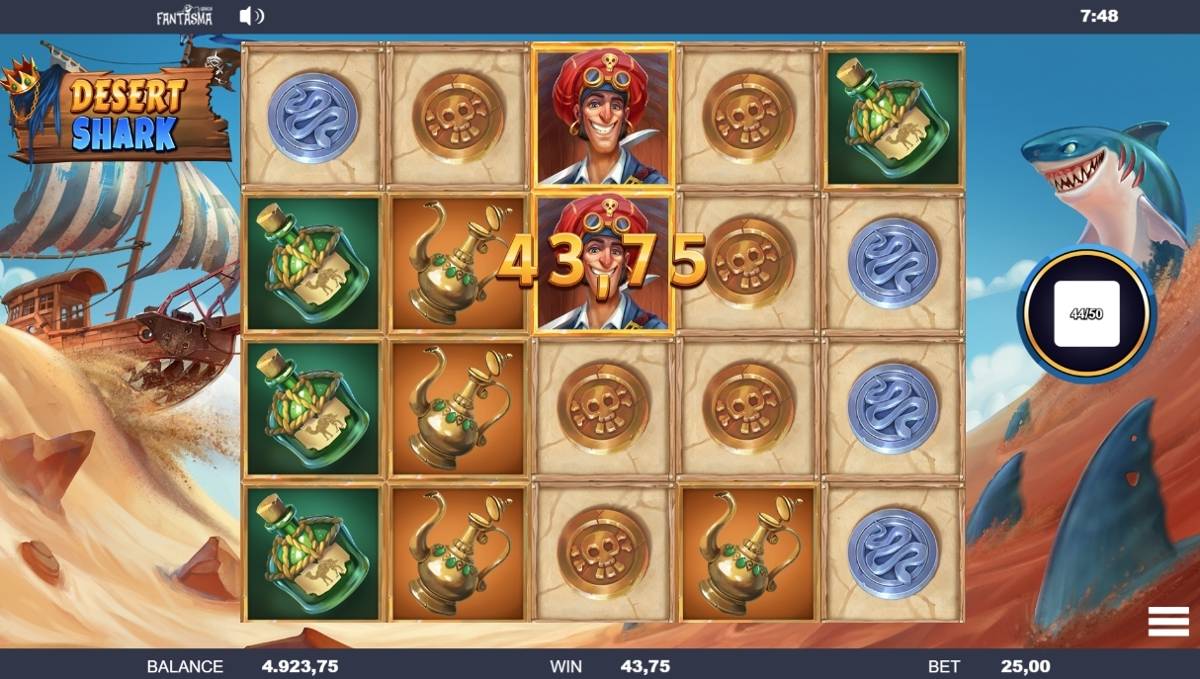Toggle the sound speaker icon
Viewport: 1200px width, 679px height.
tap(251, 16)
